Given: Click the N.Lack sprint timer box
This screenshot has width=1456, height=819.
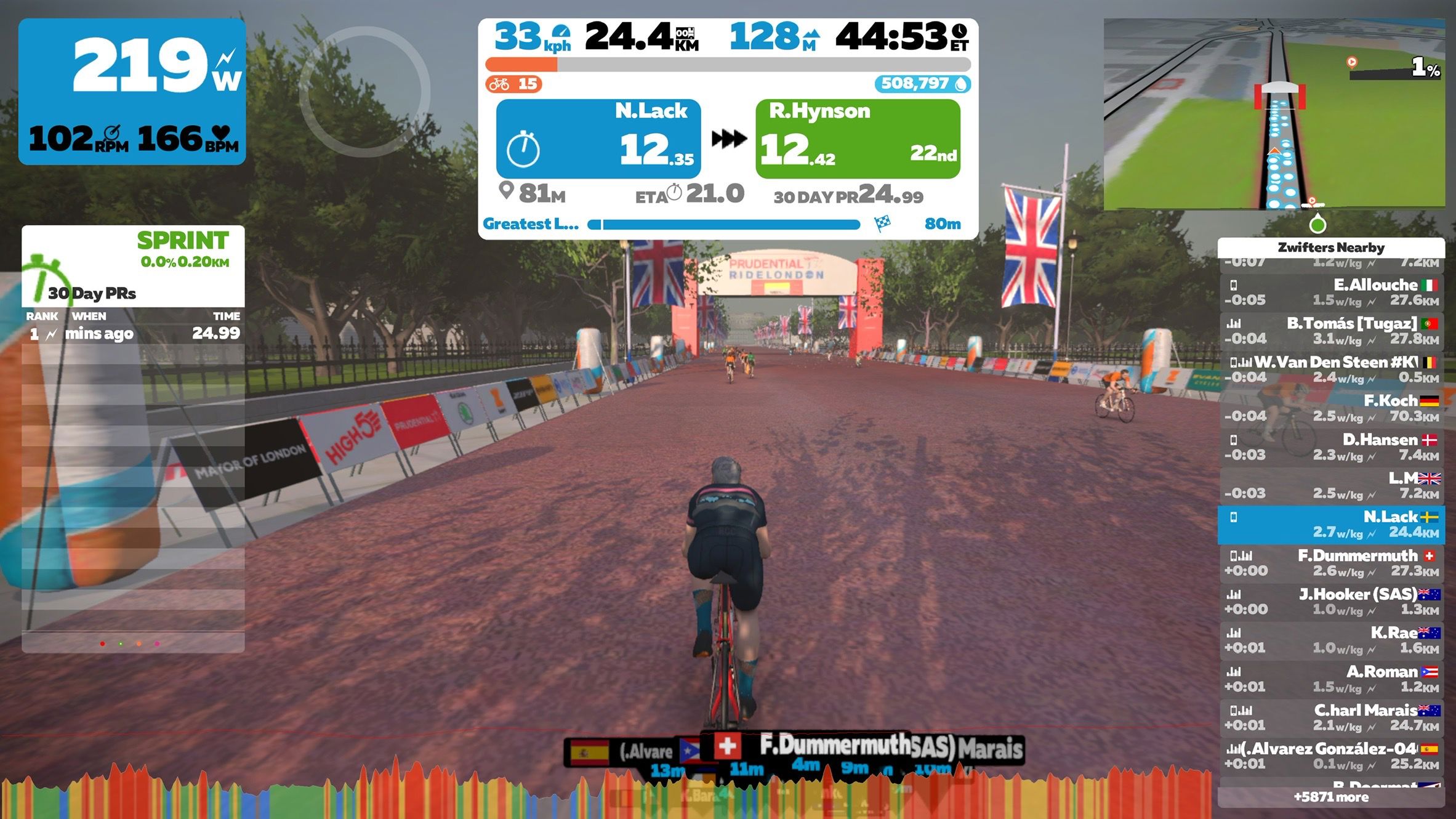Looking at the screenshot, I should tap(598, 139).
